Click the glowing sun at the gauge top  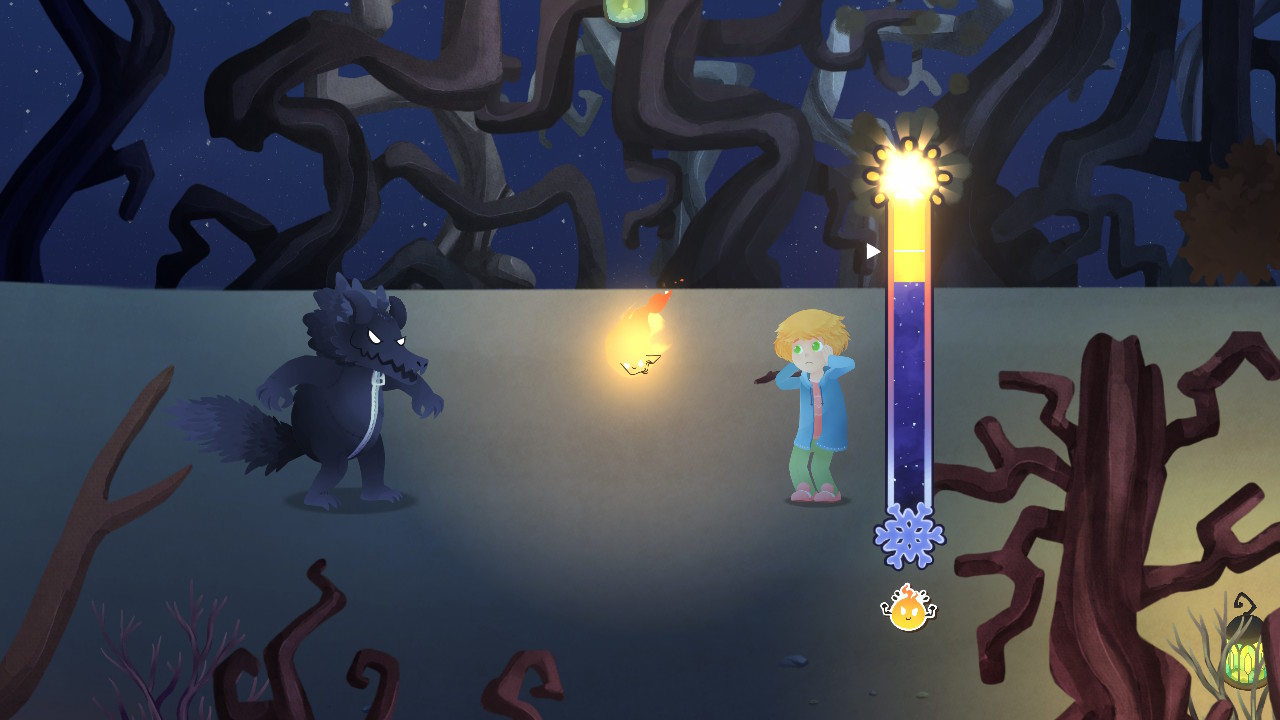coord(907,174)
